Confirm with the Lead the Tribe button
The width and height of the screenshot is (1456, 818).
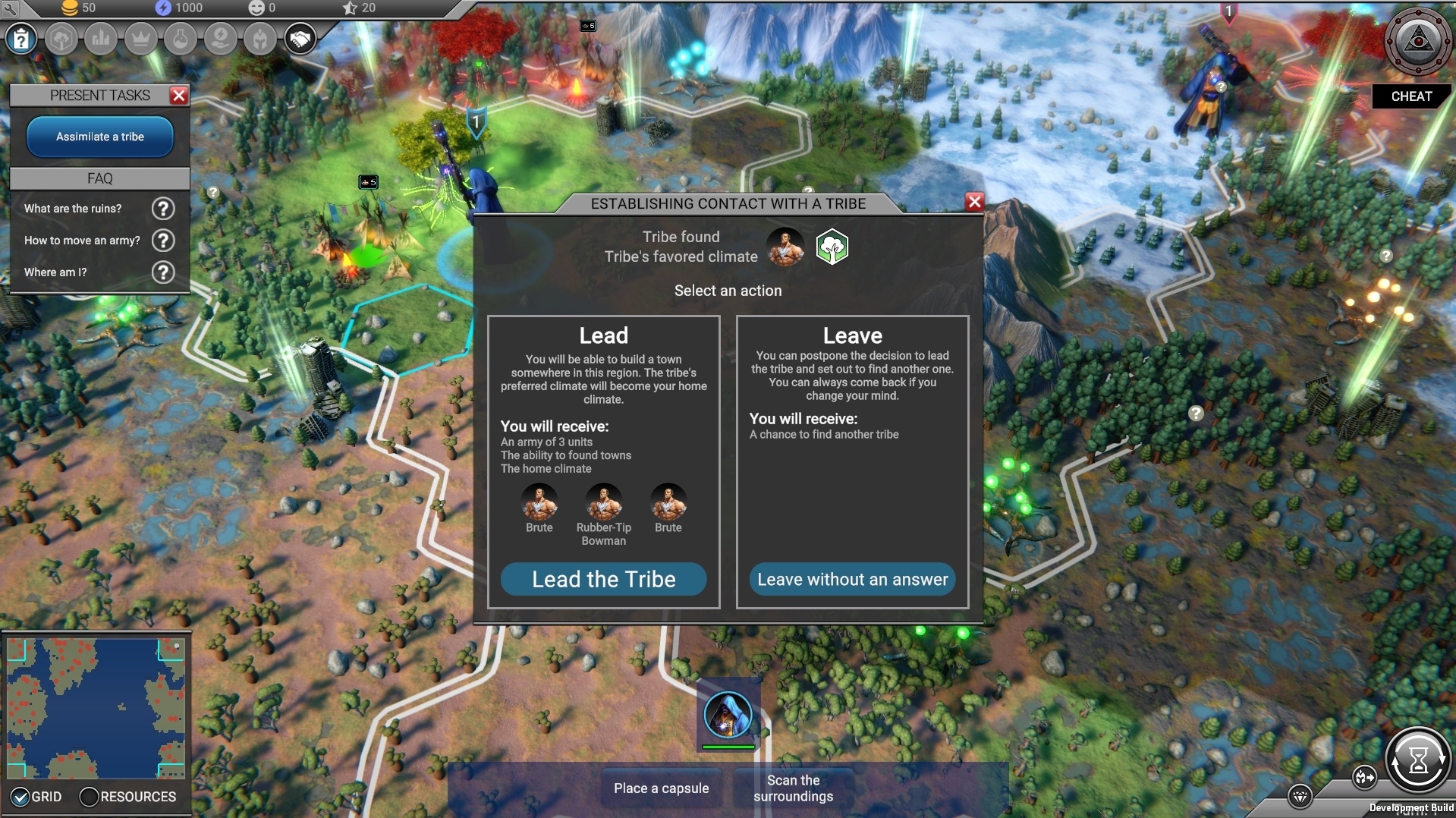pyautogui.click(x=603, y=579)
